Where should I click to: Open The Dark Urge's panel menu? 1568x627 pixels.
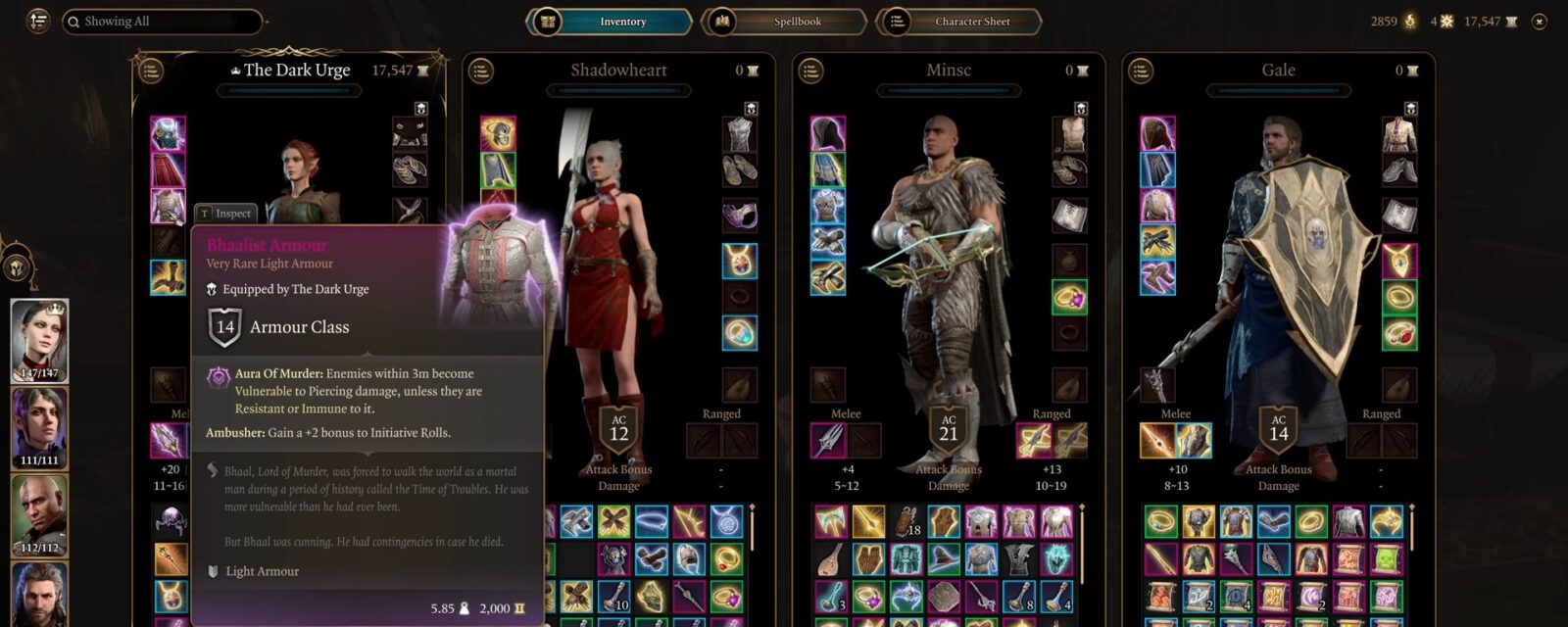click(x=150, y=71)
